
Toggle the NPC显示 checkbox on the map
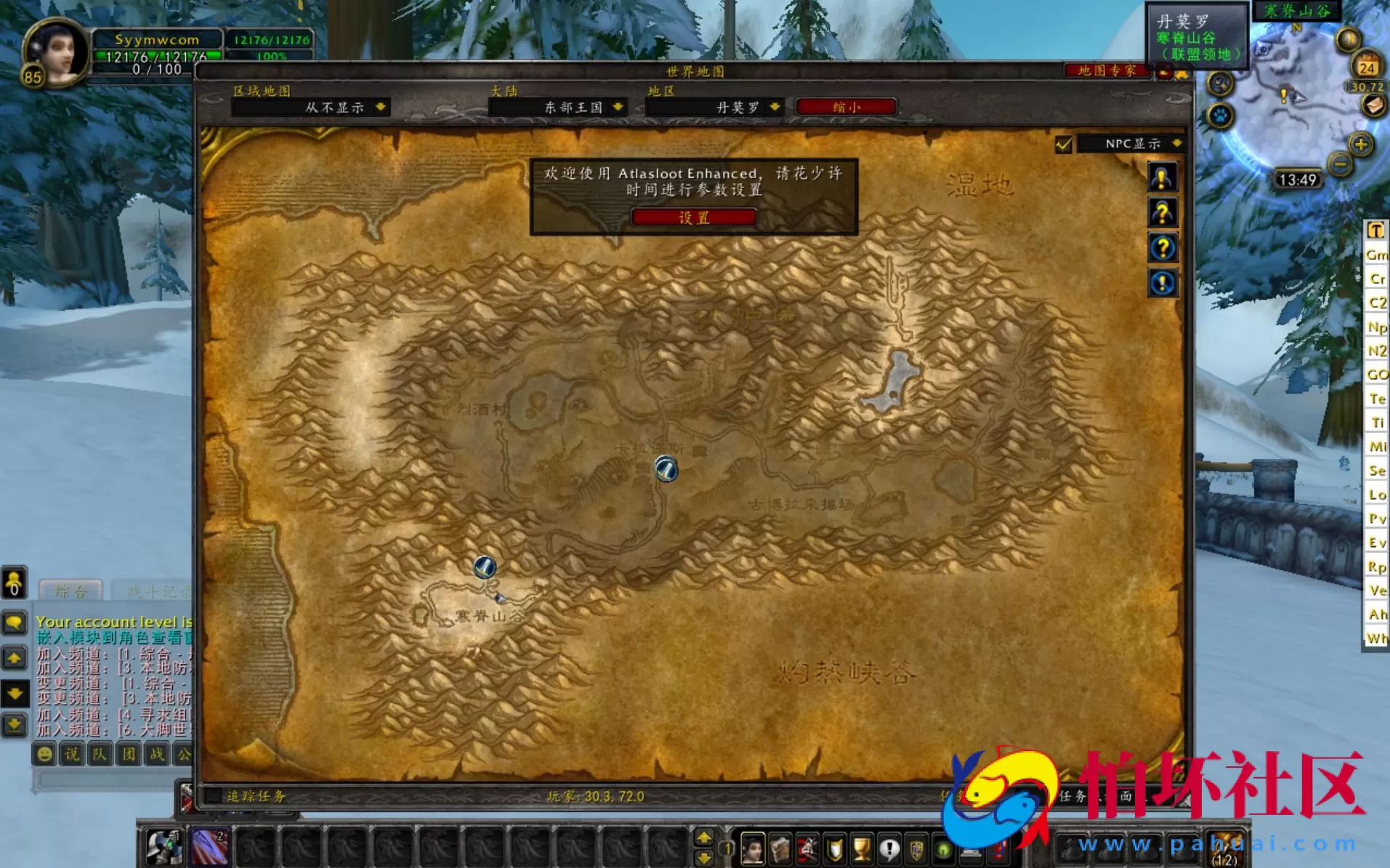pyautogui.click(x=1064, y=145)
